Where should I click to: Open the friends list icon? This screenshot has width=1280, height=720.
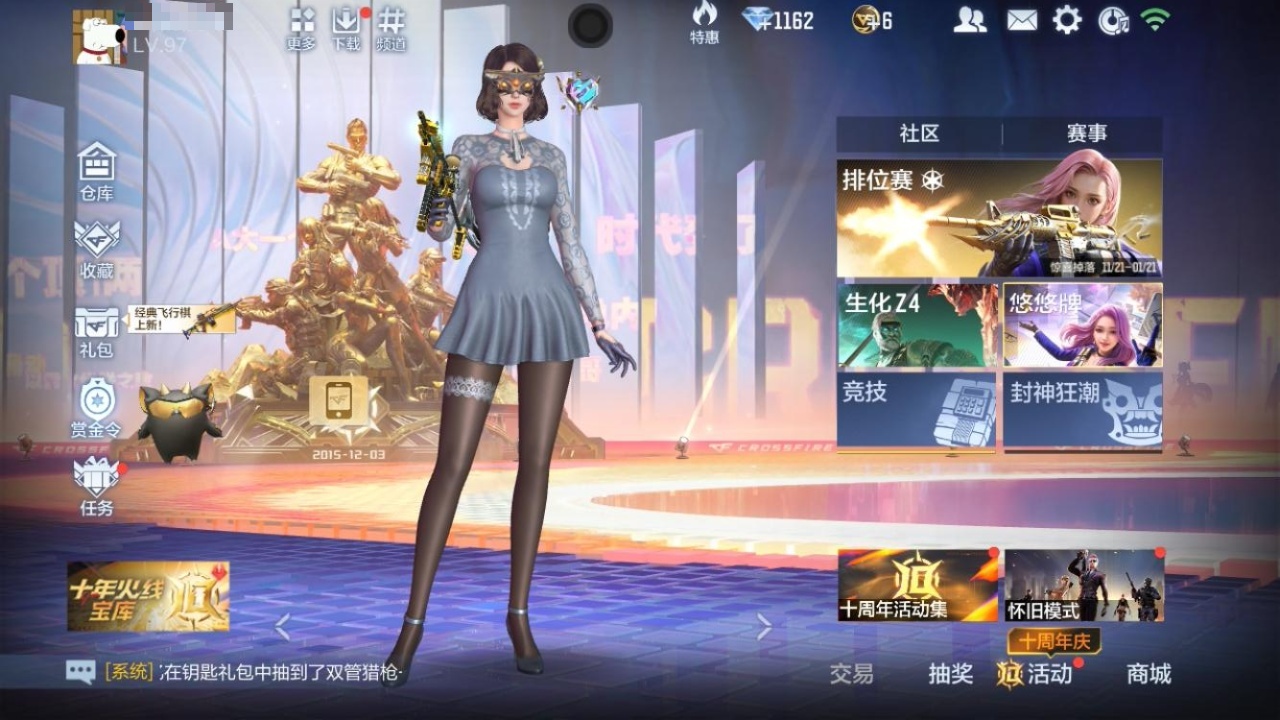[969, 20]
